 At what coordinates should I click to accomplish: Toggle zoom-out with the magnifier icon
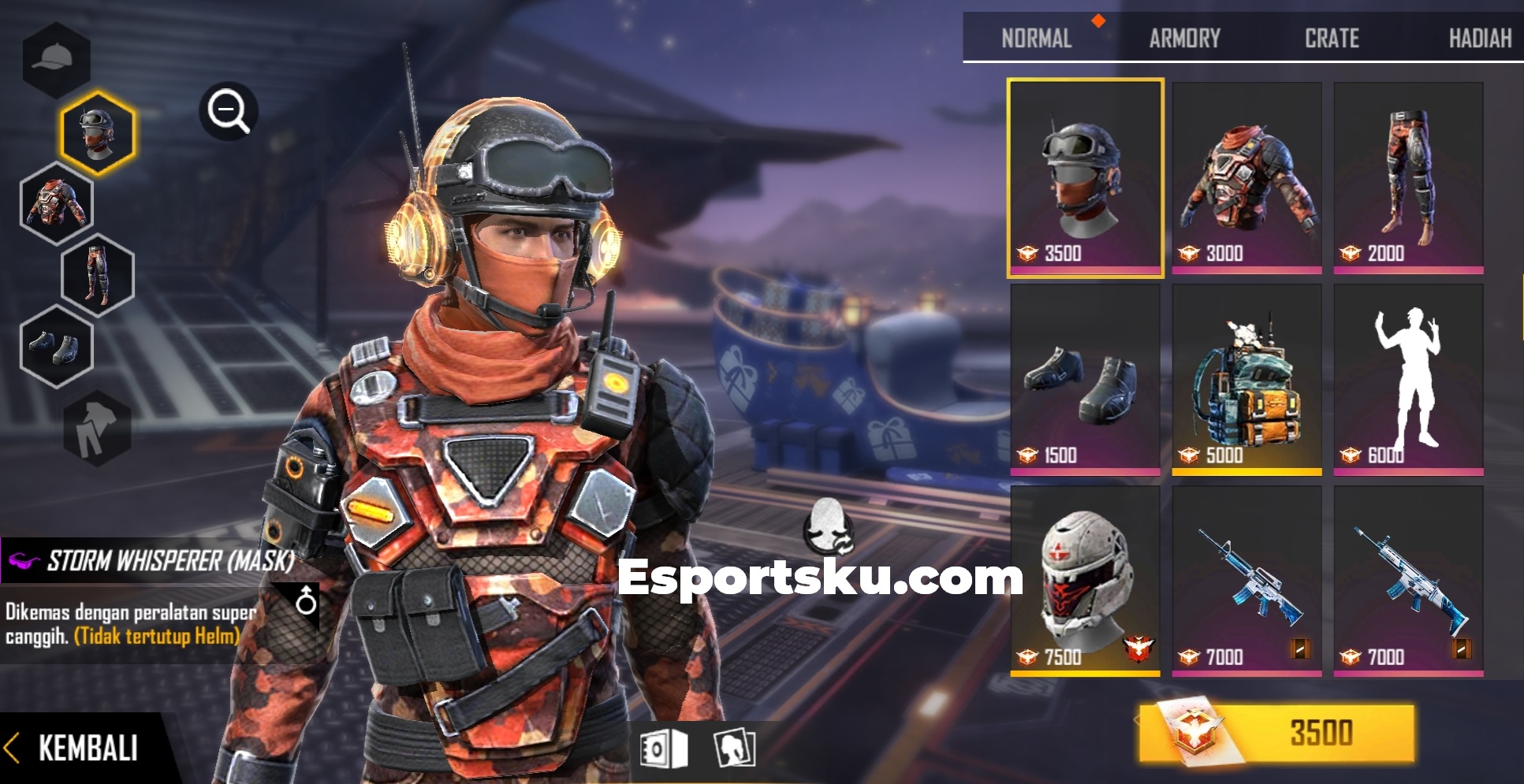point(229,110)
